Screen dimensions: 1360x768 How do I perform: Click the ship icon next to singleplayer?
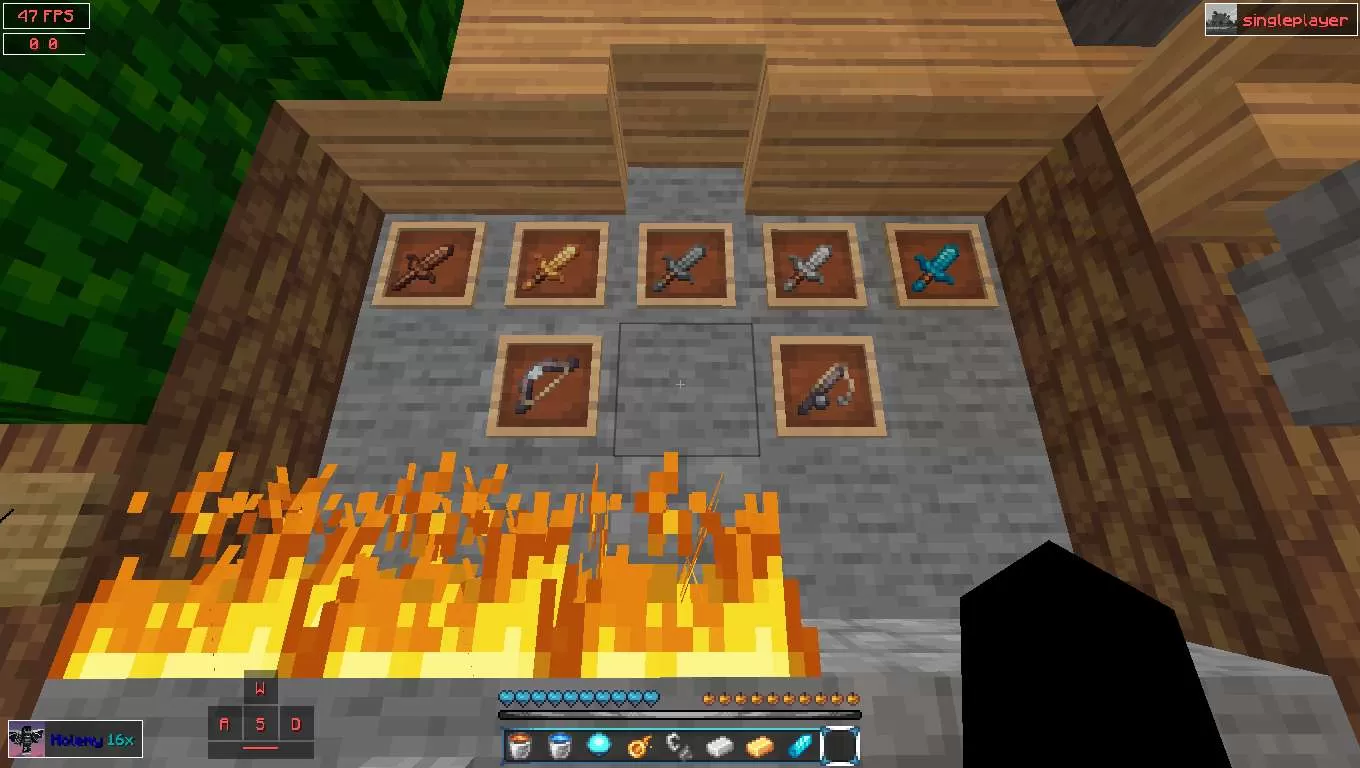(x=1219, y=18)
